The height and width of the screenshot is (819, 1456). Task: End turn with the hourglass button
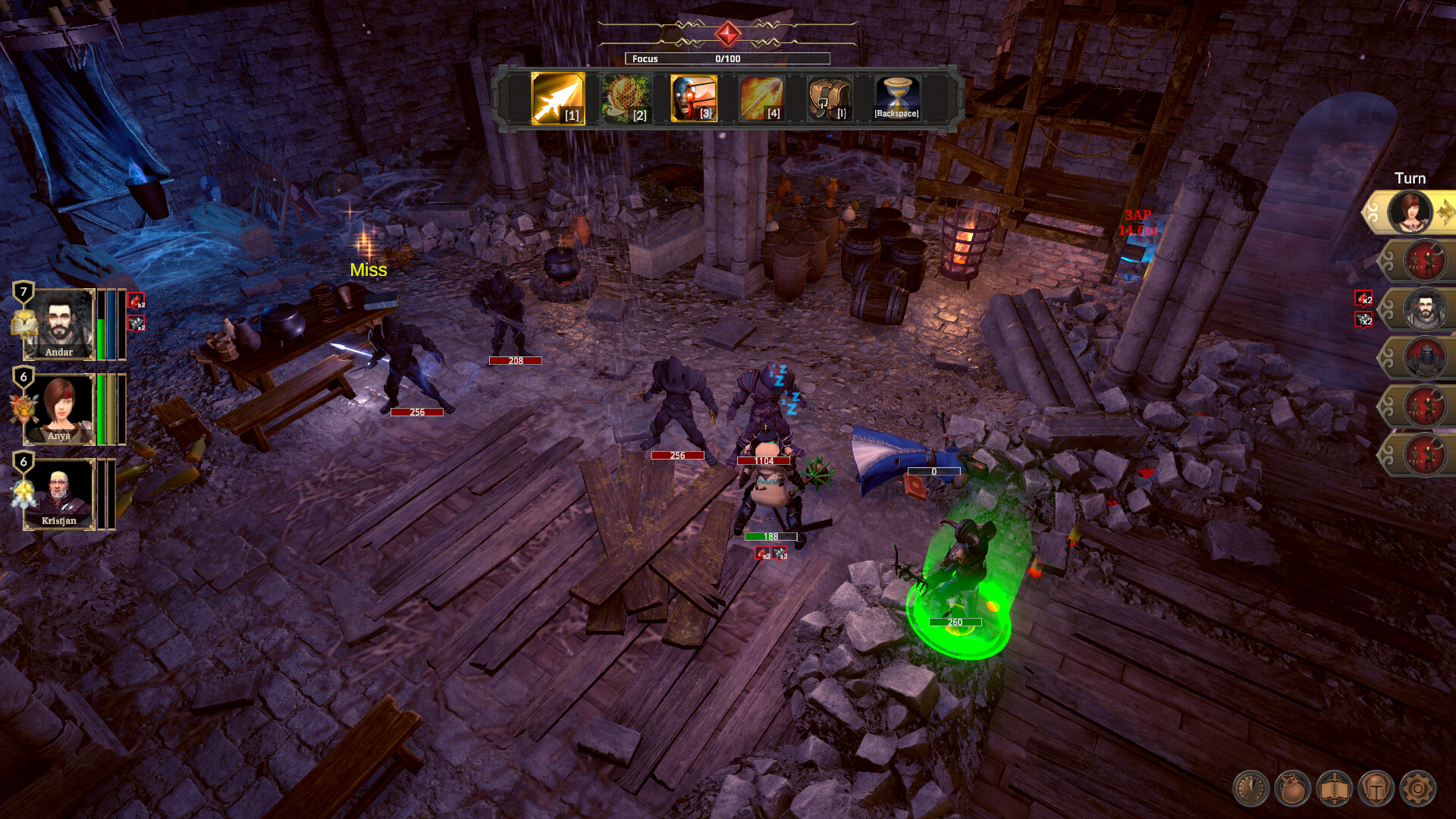tap(896, 99)
